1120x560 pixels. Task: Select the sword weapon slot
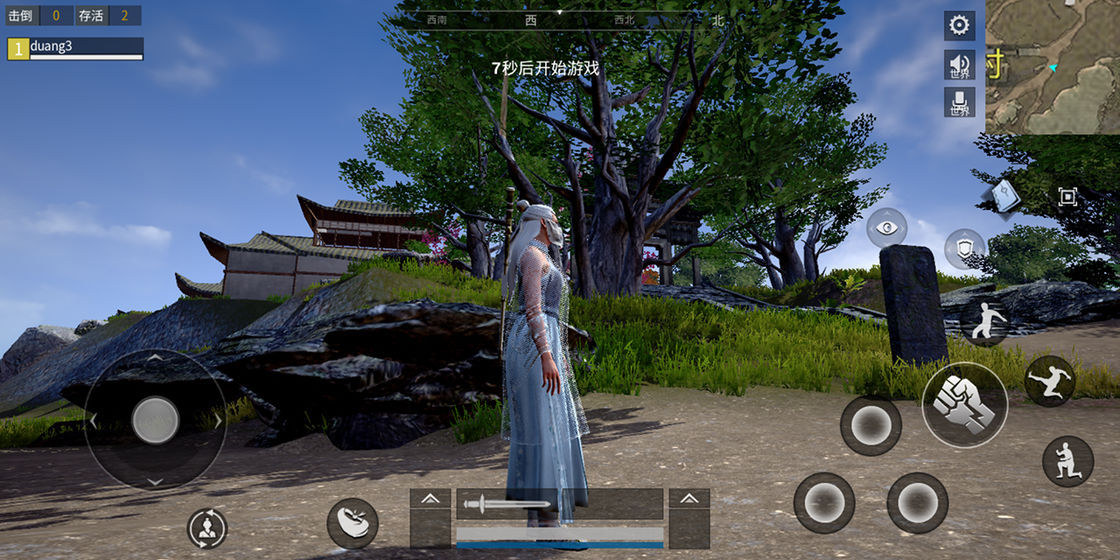pyautogui.click(x=559, y=504)
